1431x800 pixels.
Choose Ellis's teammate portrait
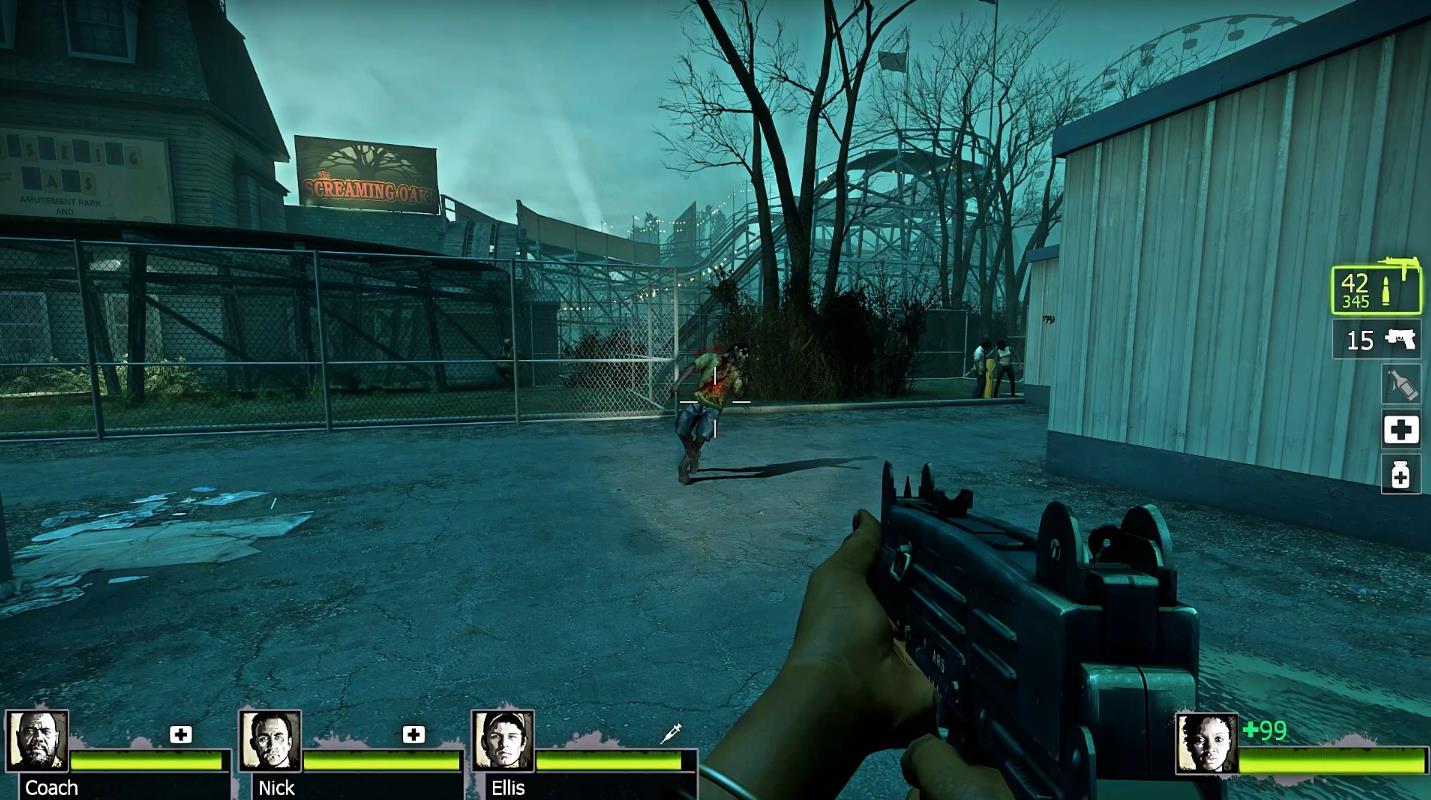503,741
